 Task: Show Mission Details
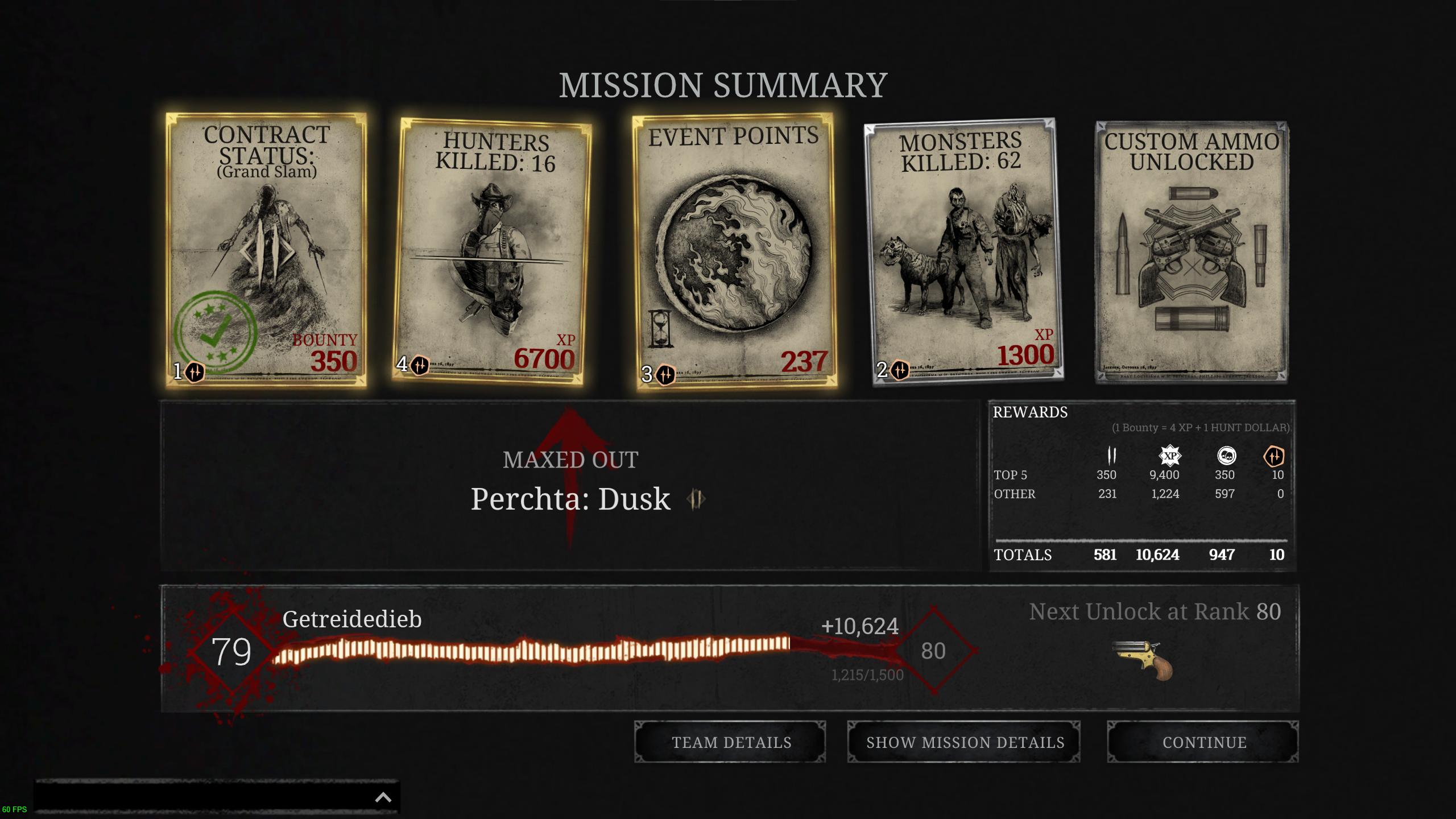click(x=964, y=742)
